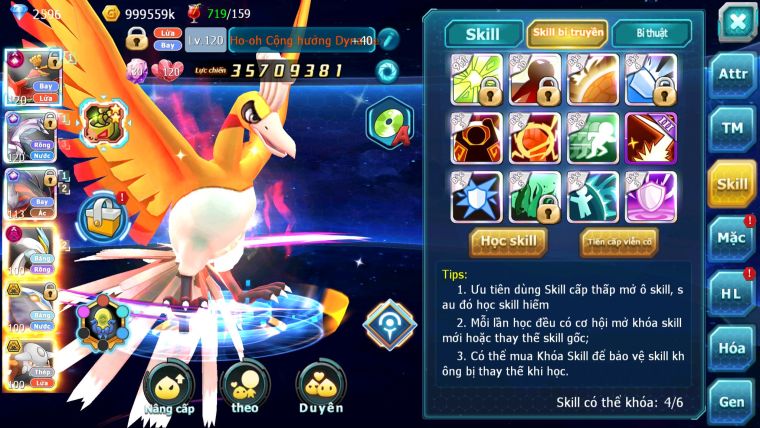
Task: Open the Attr side tab
Action: [732, 76]
